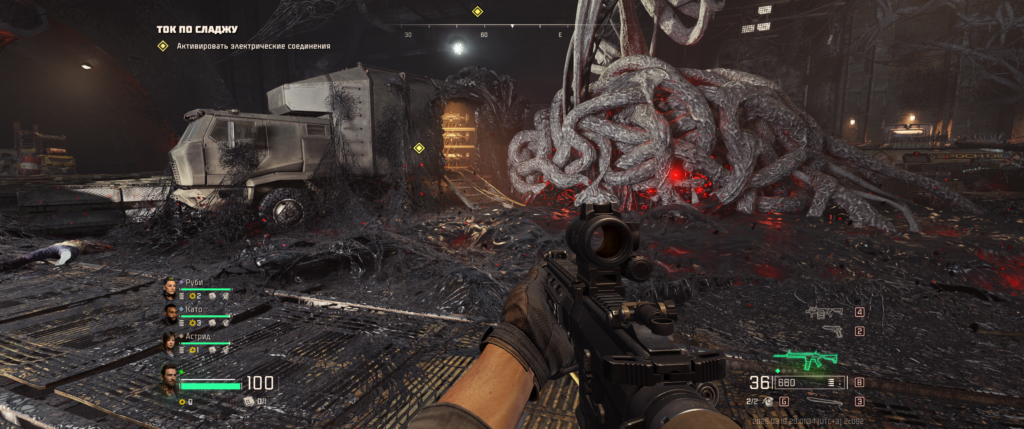Click the grenade equipment icon
Screen dimensions: 1024x429
[770, 401]
